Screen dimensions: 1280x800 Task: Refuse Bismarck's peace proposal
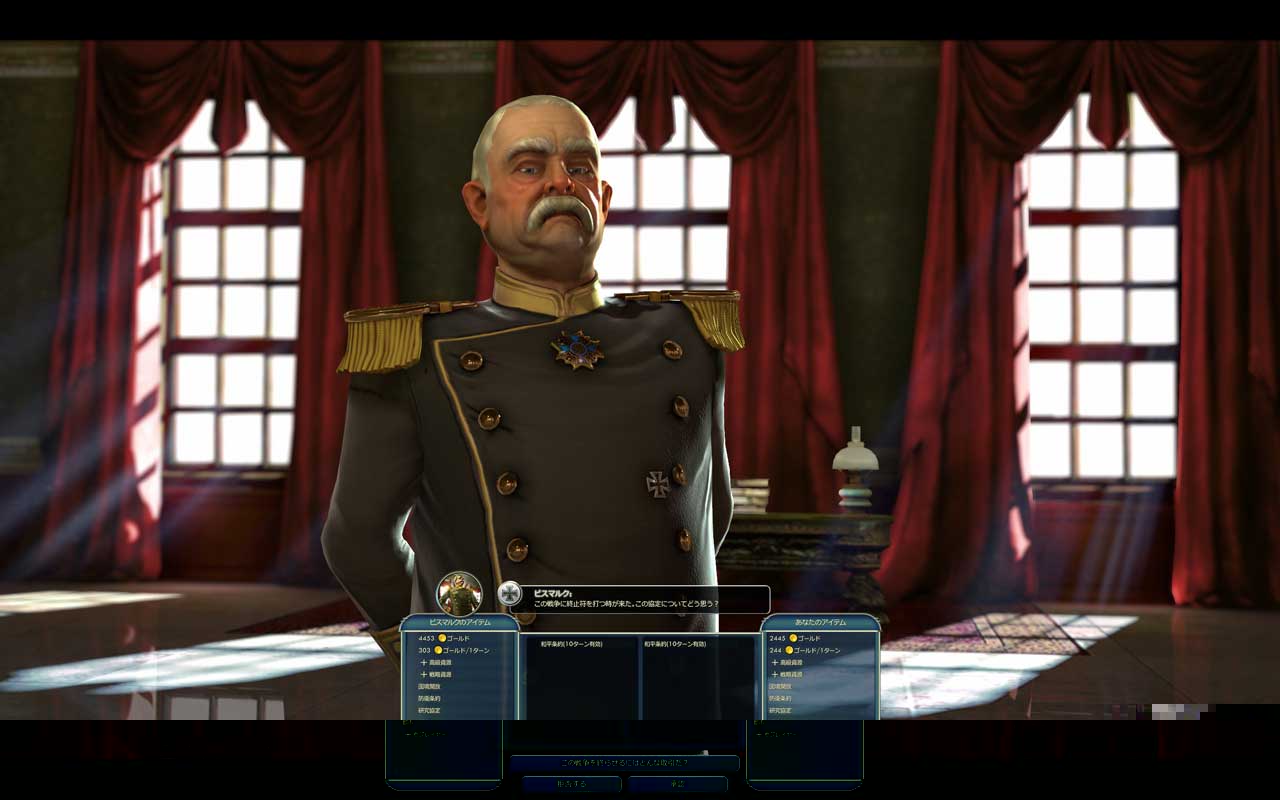tap(571, 784)
